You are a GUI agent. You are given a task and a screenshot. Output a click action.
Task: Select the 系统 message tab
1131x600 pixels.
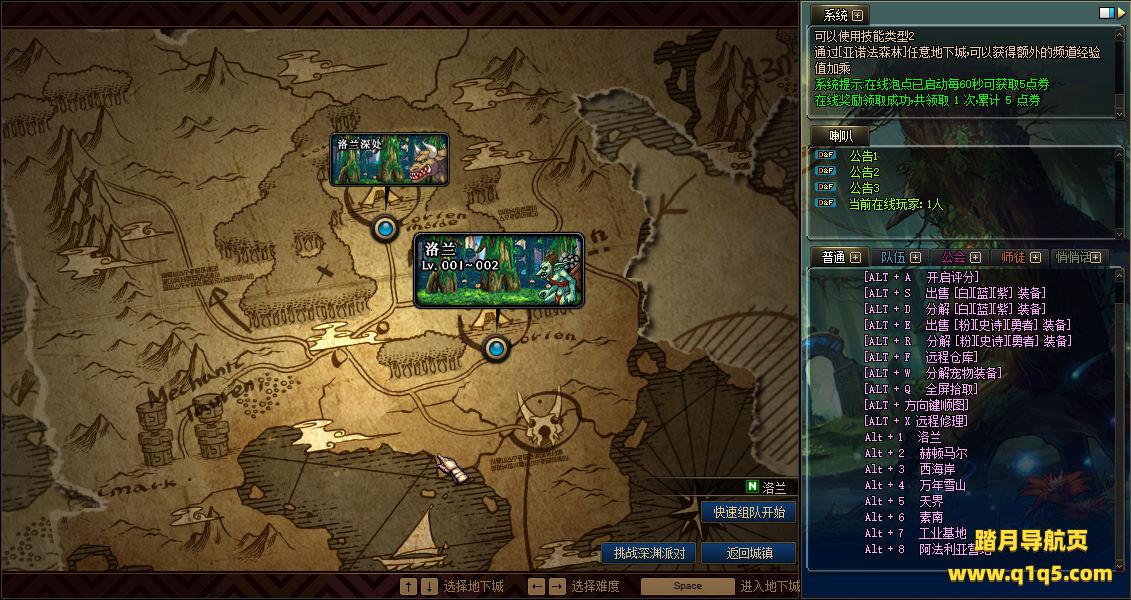[x=835, y=15]
